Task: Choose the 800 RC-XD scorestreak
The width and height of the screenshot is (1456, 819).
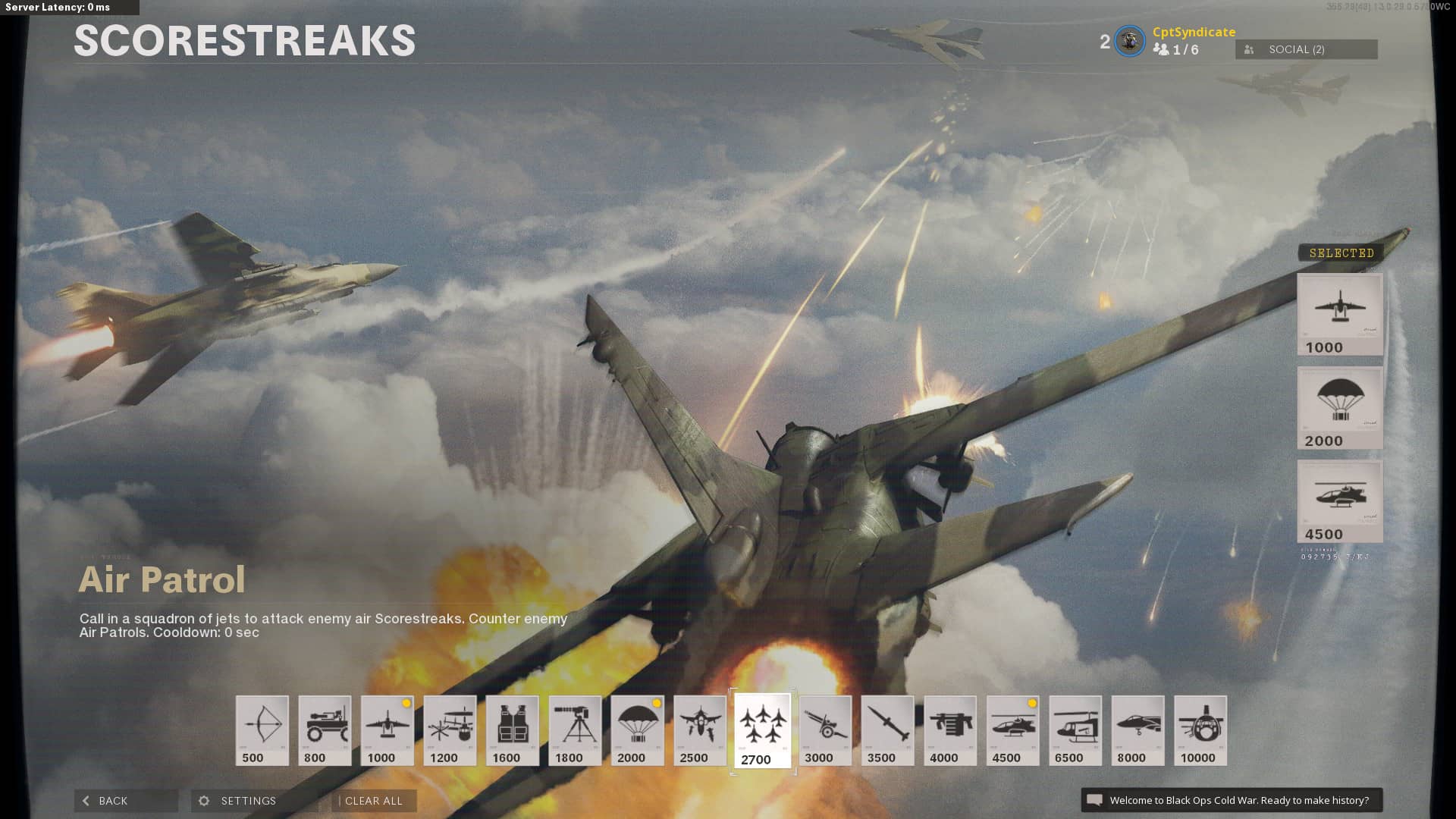Action: coord(325,730)
